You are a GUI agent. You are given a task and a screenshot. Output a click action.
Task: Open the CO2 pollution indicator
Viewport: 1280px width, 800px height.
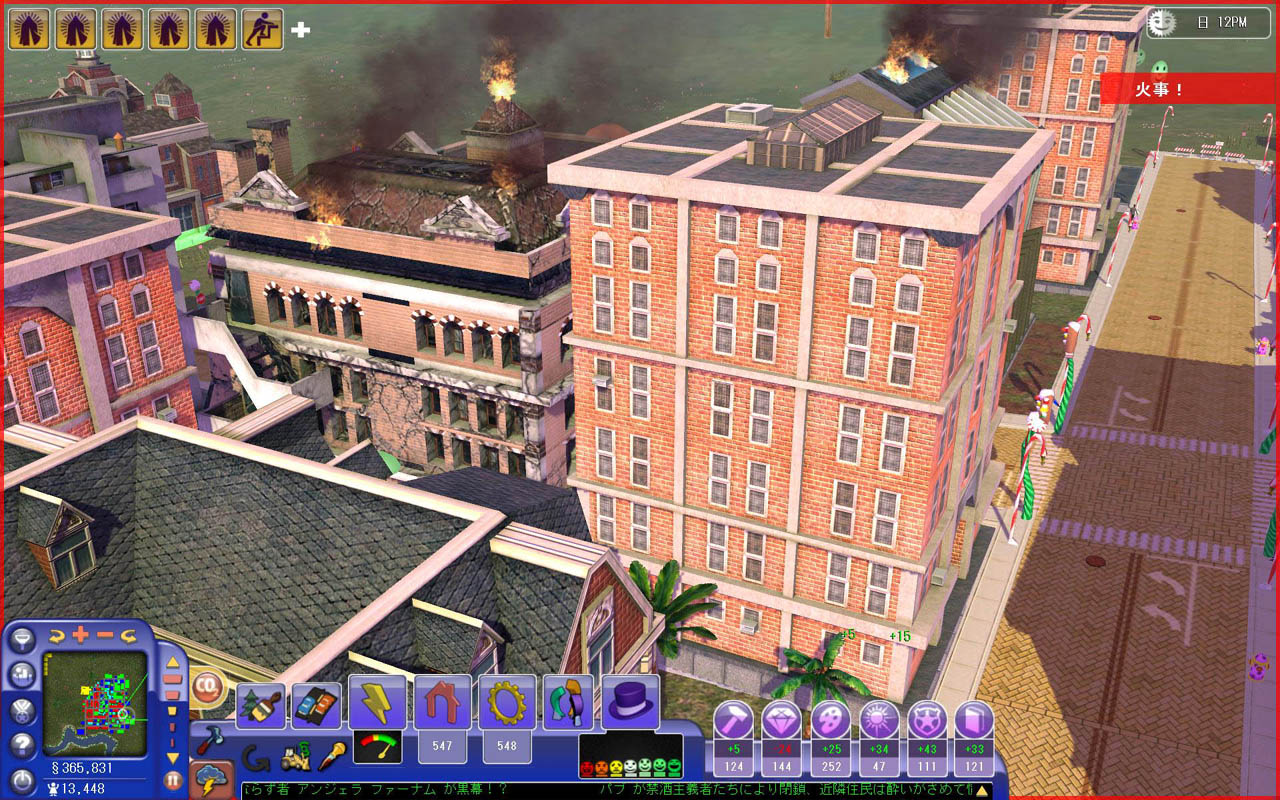[208, 686]
